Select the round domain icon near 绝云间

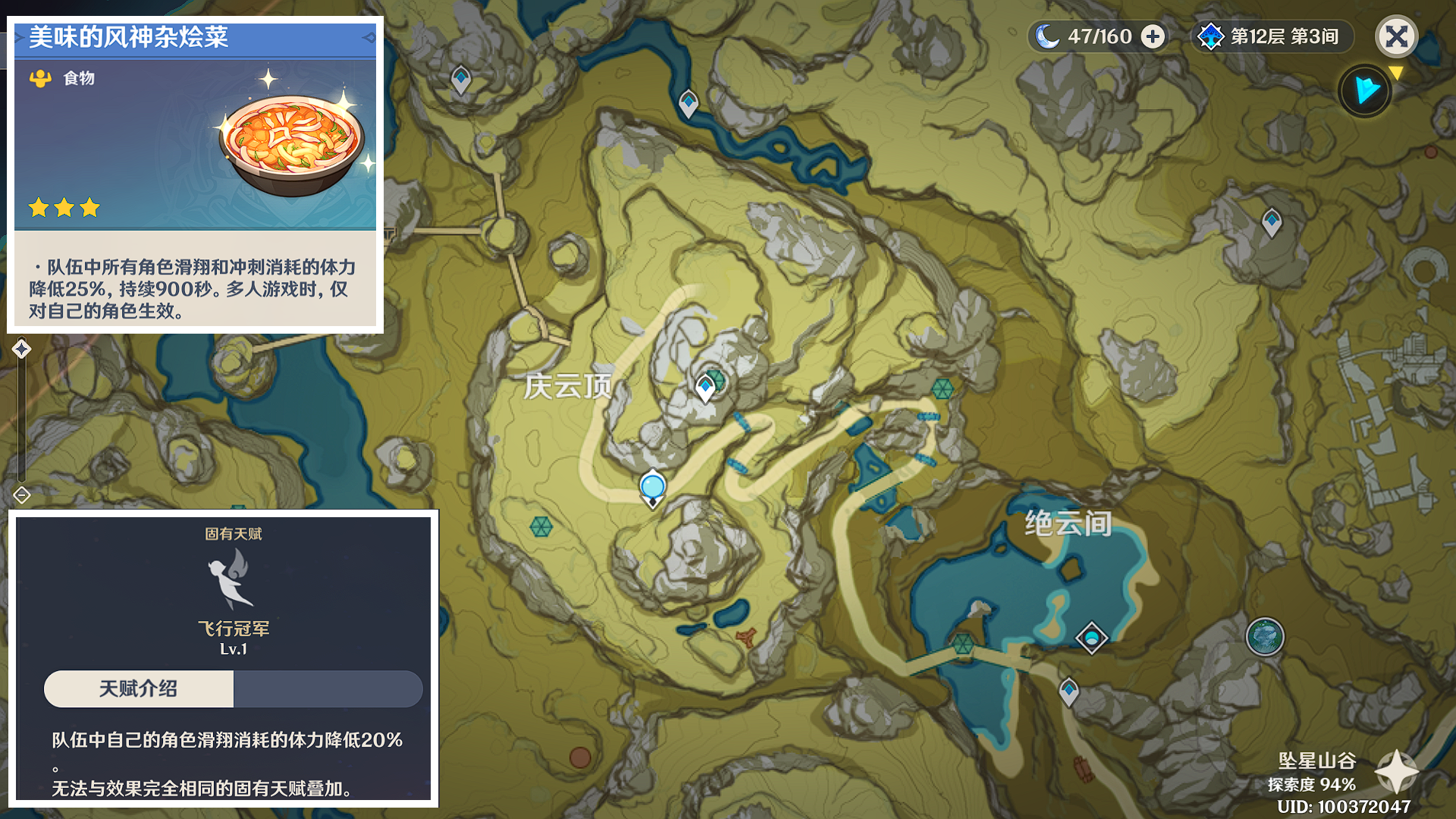1264,636
